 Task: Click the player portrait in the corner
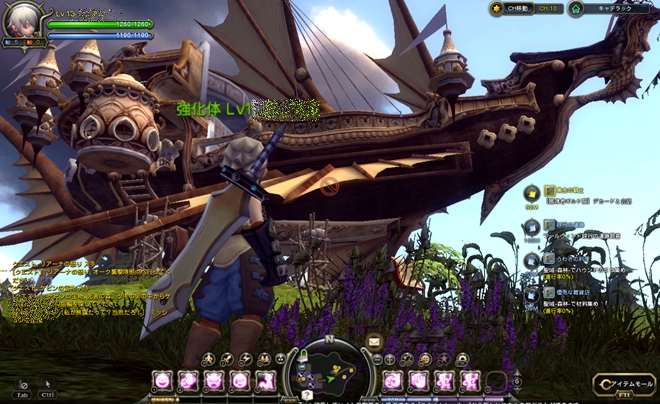(x=22, y=22)
